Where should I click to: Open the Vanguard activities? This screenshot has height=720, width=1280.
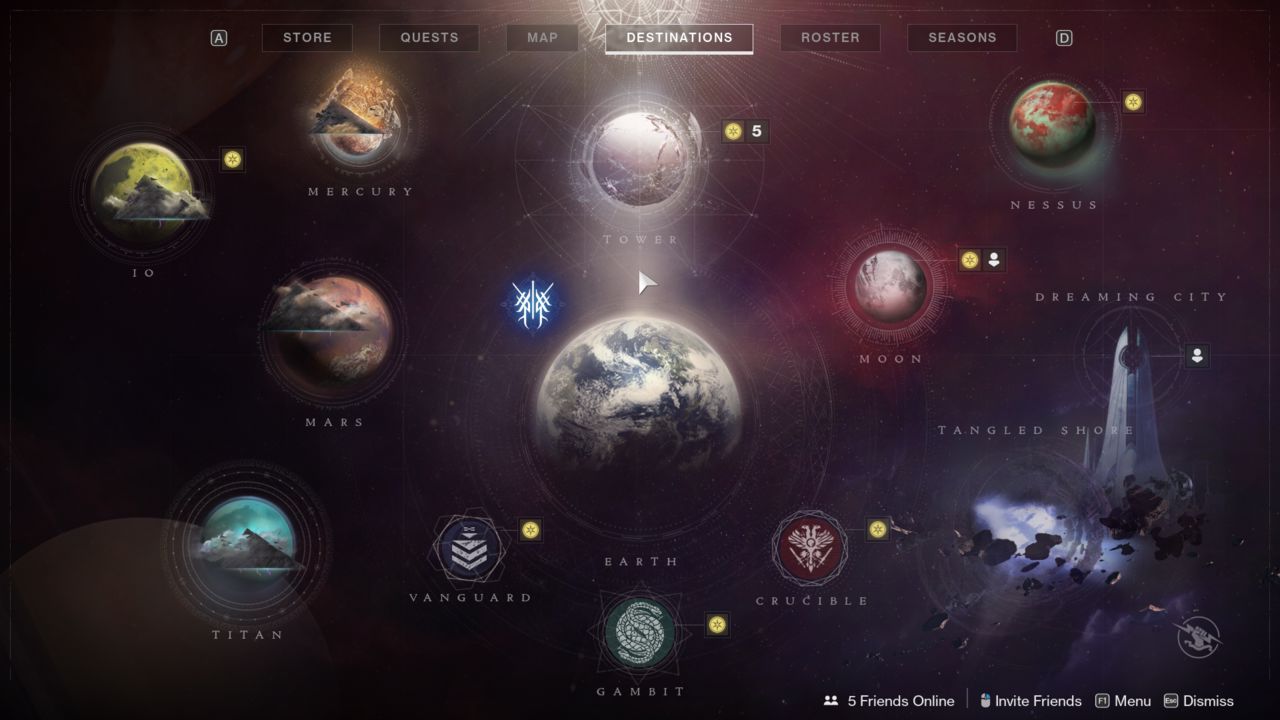(x=469, y=550)
